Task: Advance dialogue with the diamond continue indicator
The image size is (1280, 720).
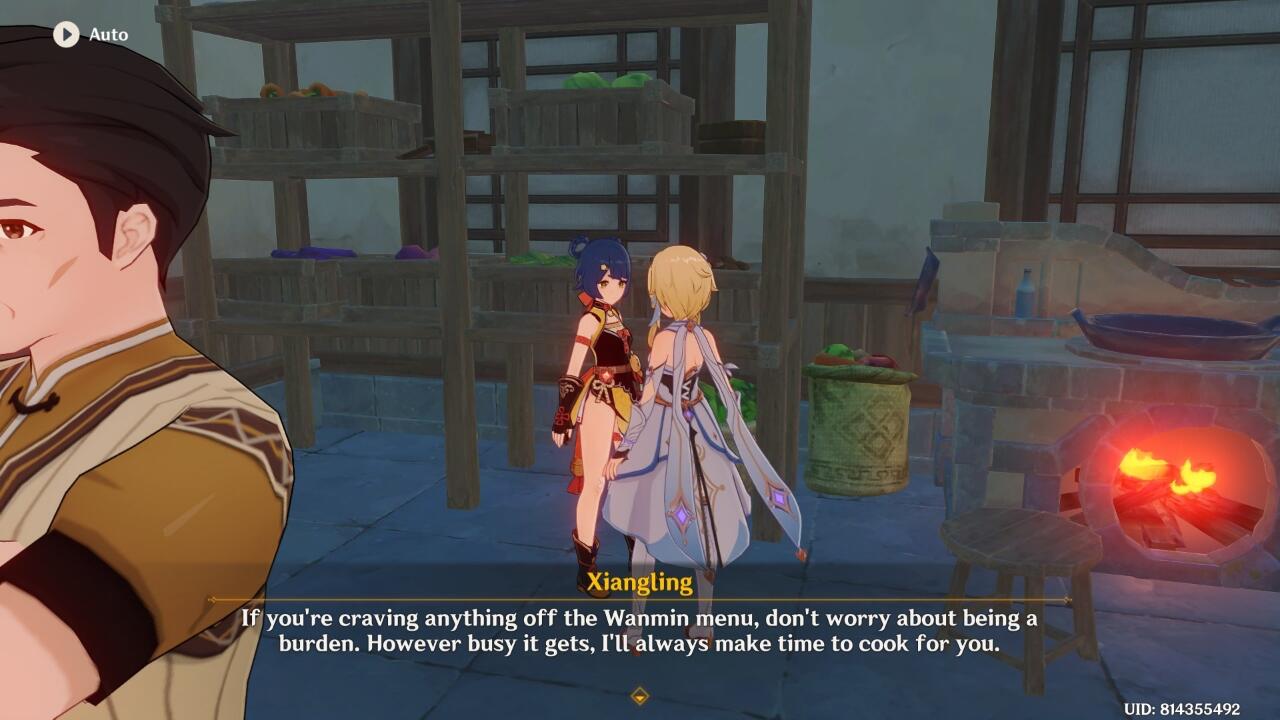Action: [x=640, y=695]
